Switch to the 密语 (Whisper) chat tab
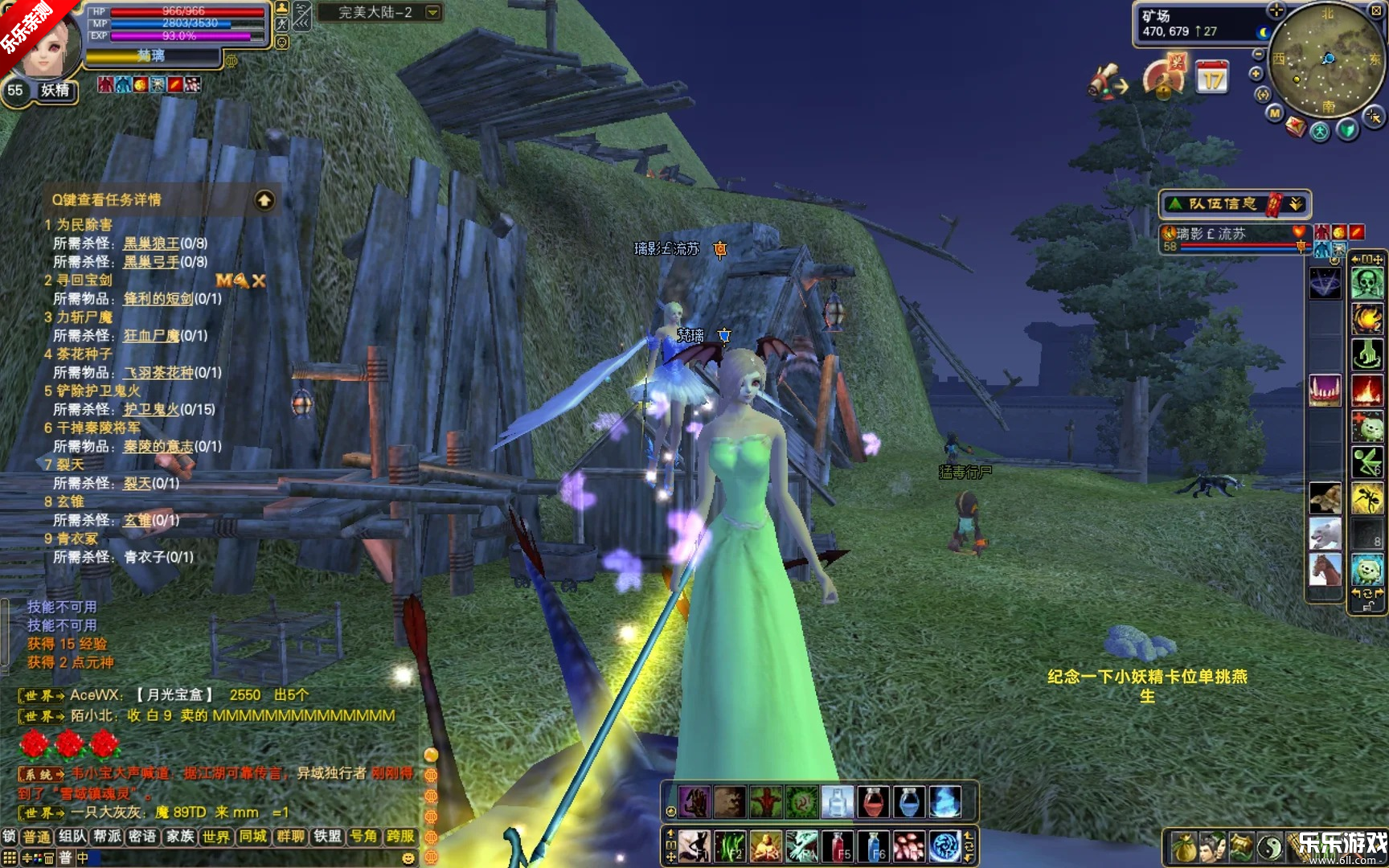This screenshot has width=1389, height=868. coord(143,837)
